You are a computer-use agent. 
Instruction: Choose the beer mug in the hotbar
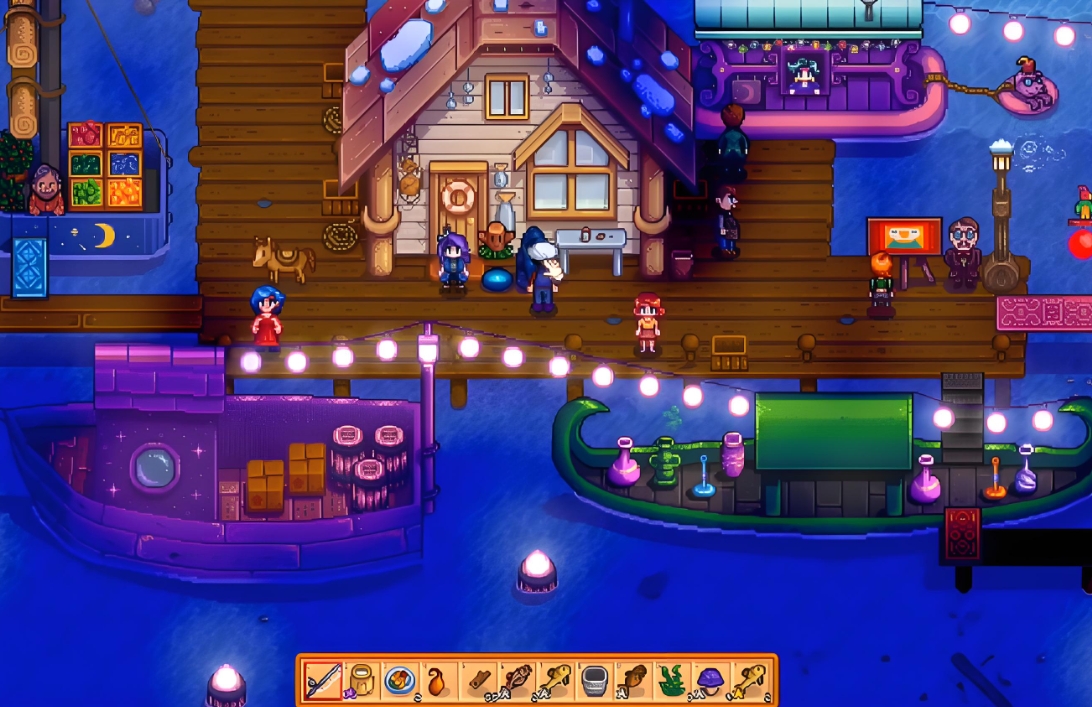coord(362,682)
